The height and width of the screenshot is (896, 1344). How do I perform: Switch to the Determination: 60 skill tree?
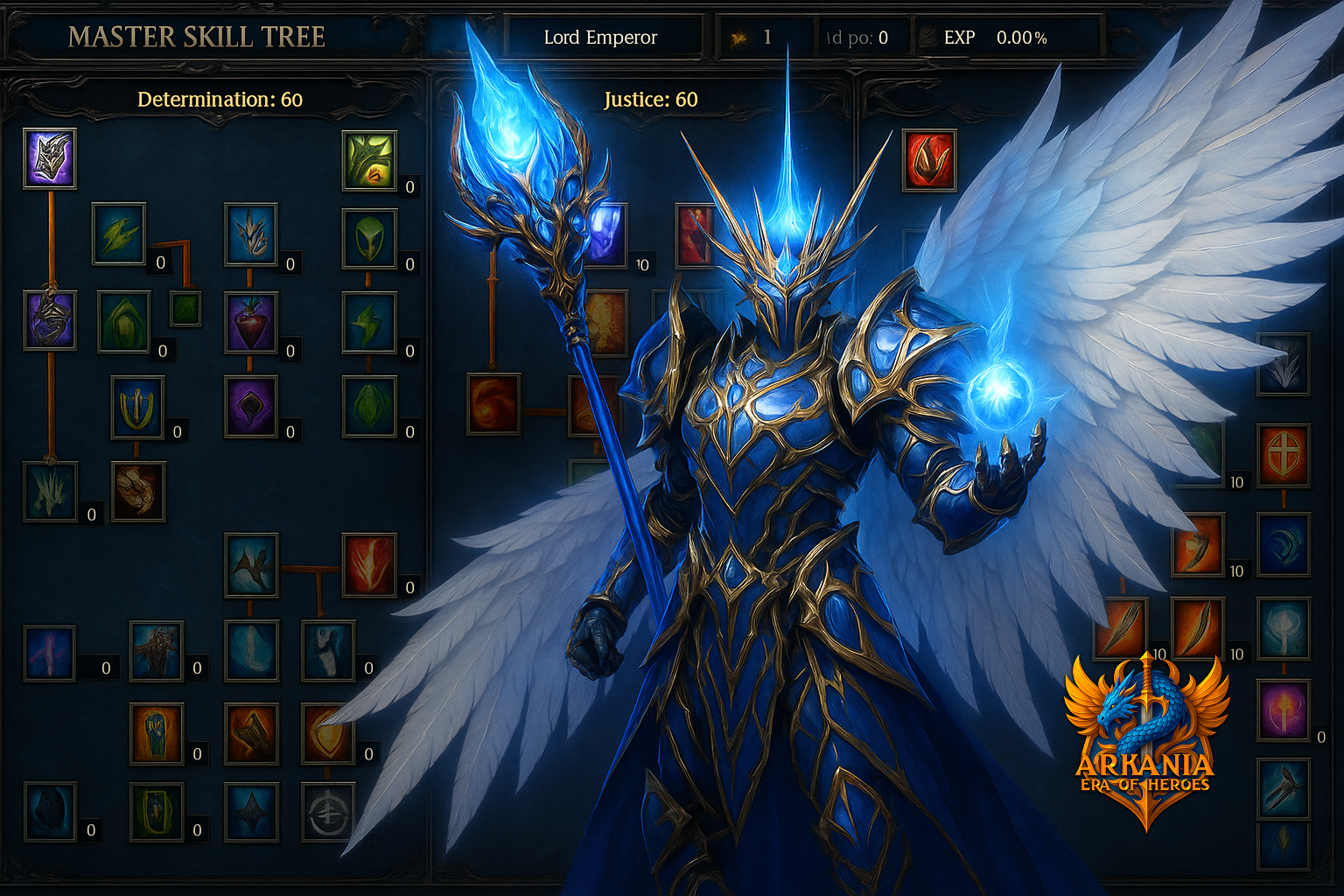[x=219, y=100]
